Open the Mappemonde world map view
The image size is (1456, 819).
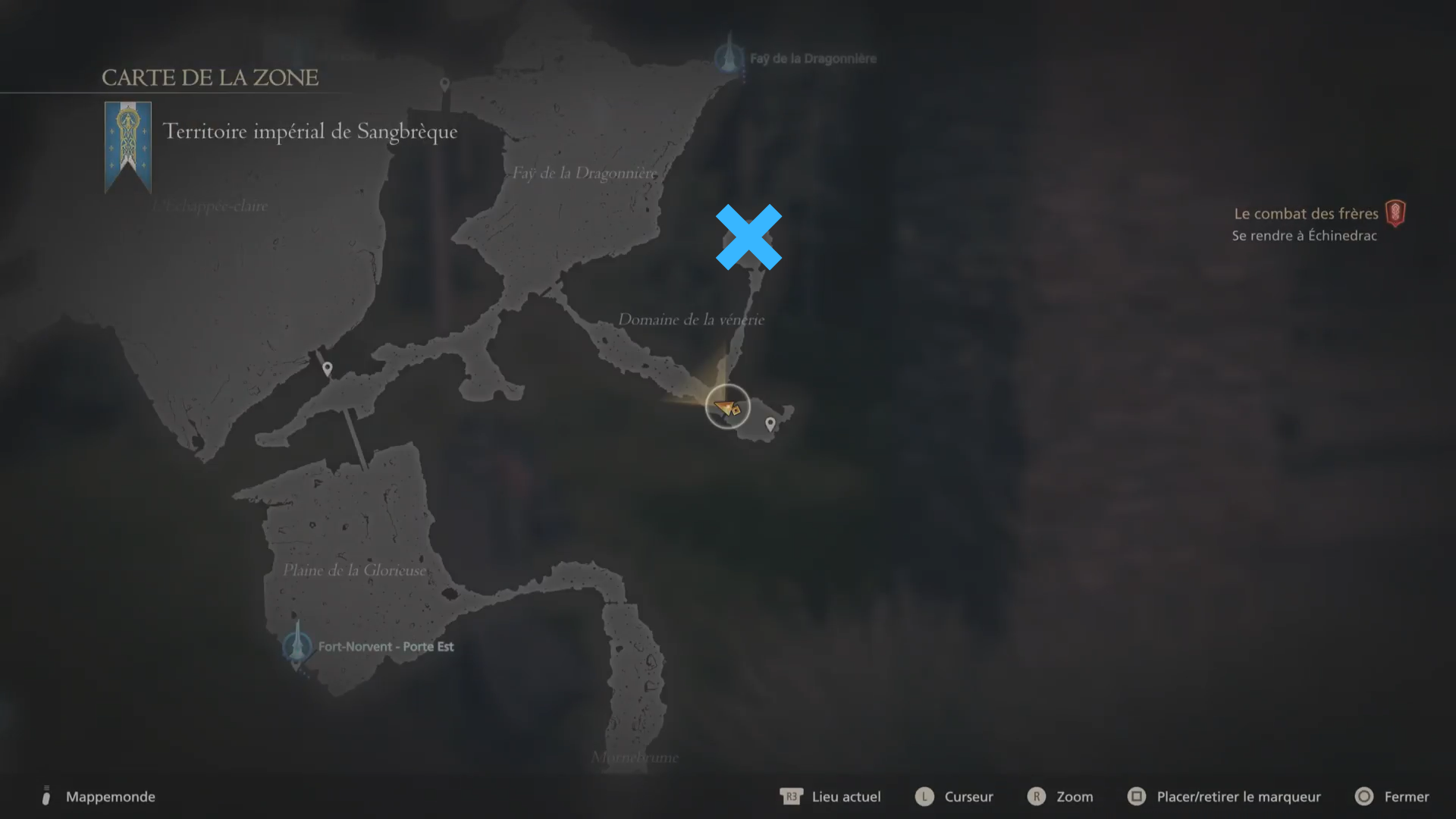(x=111, y=796)
